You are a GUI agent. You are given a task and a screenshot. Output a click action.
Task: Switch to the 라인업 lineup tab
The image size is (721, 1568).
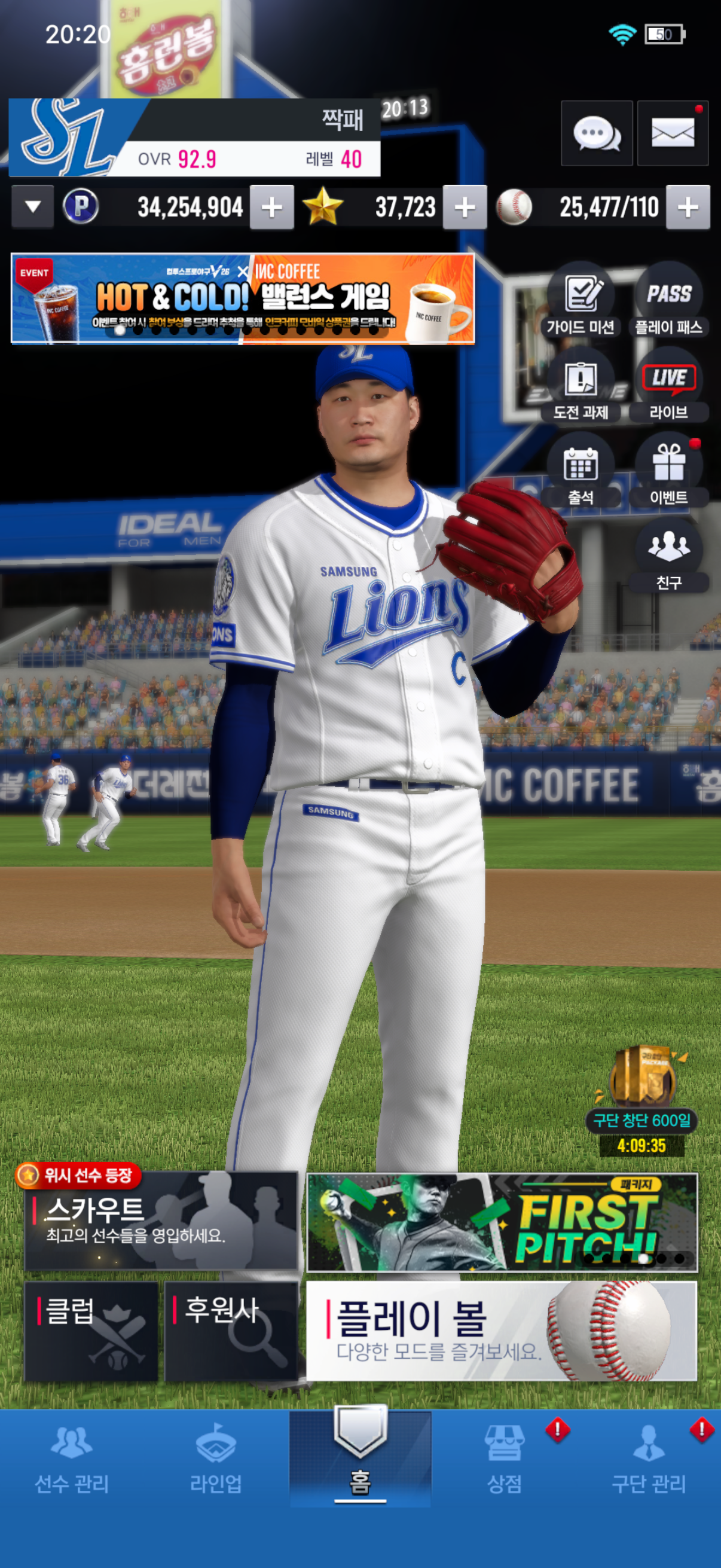pyautogui.click(x=216, y=1459)
